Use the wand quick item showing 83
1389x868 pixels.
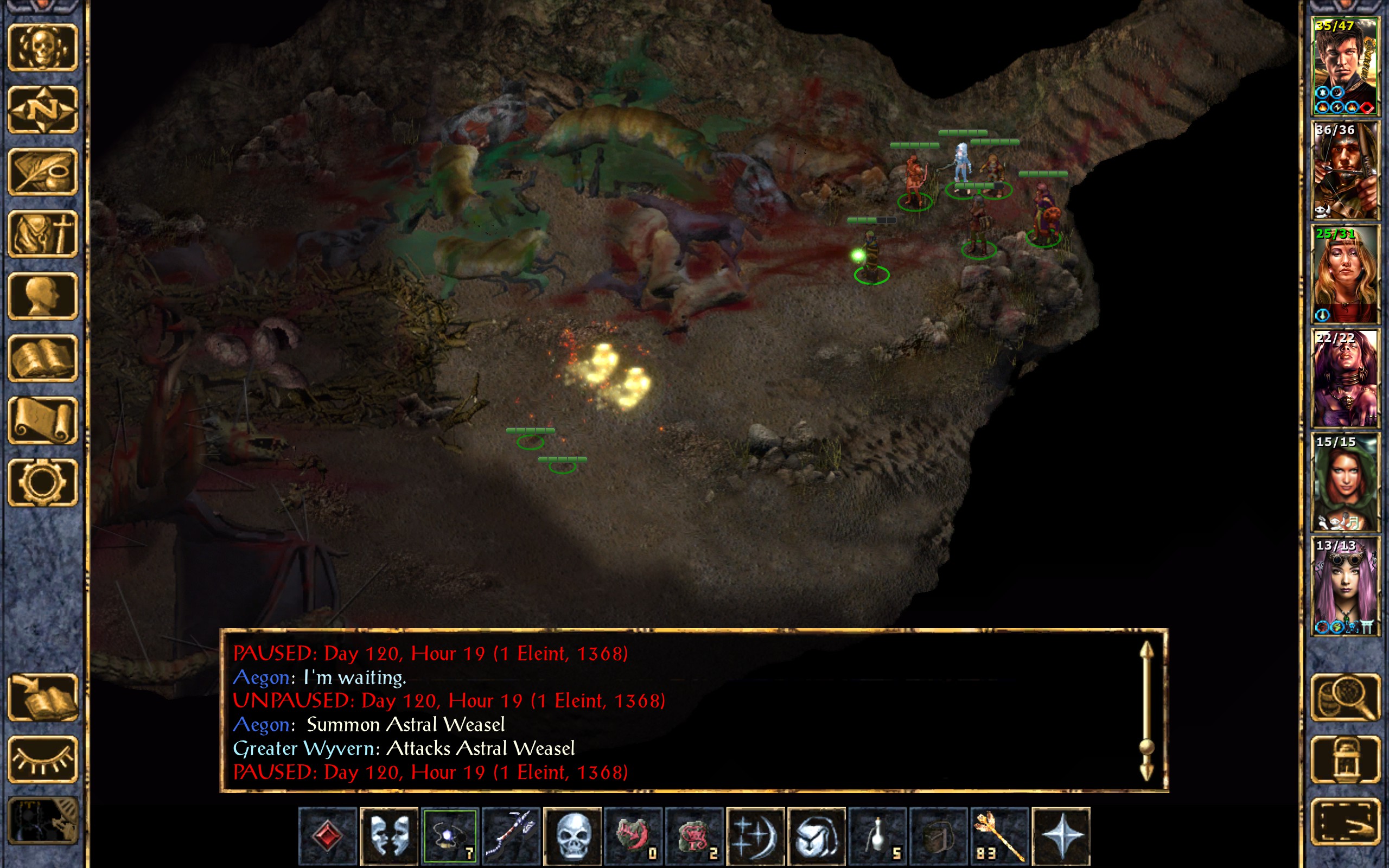[x=999, y=835]
